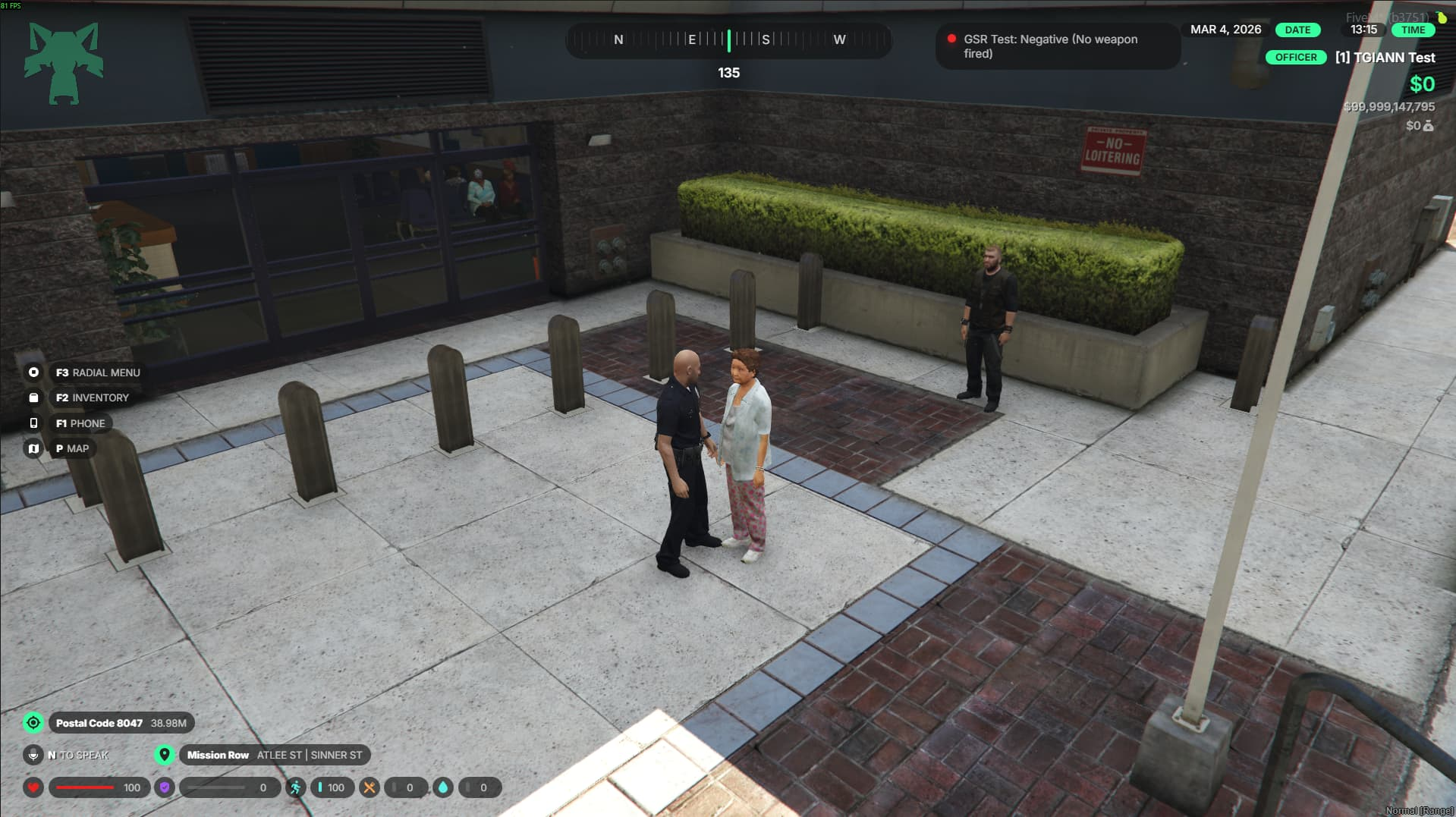Viewport: 1456px width, 817px height.
Task: Open the Map icon
Action: 33,448
